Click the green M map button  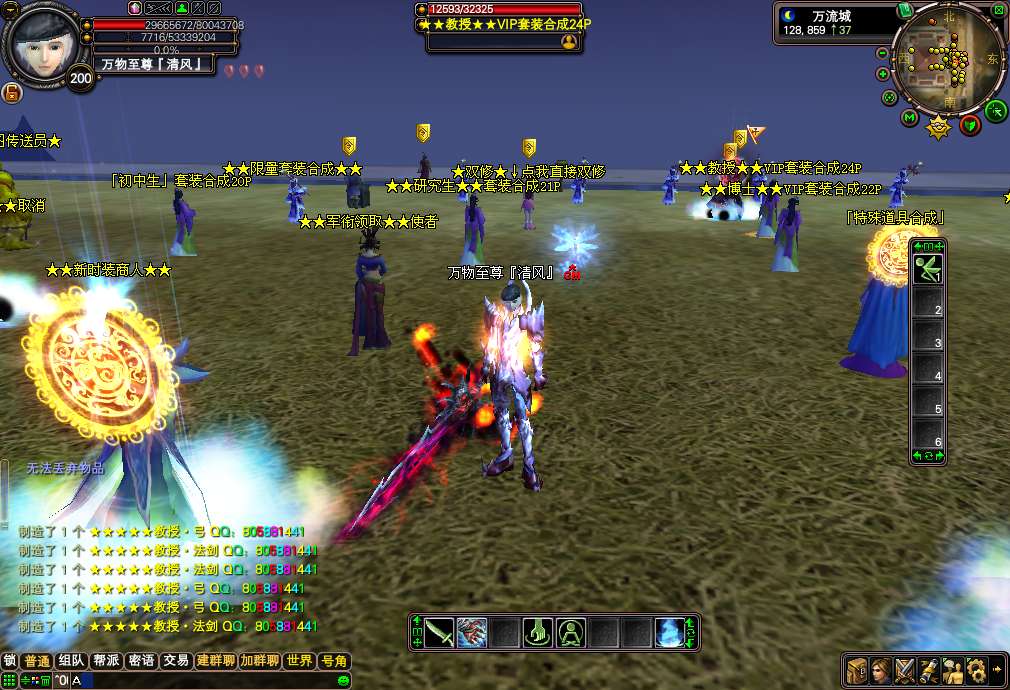pos(909,118)
